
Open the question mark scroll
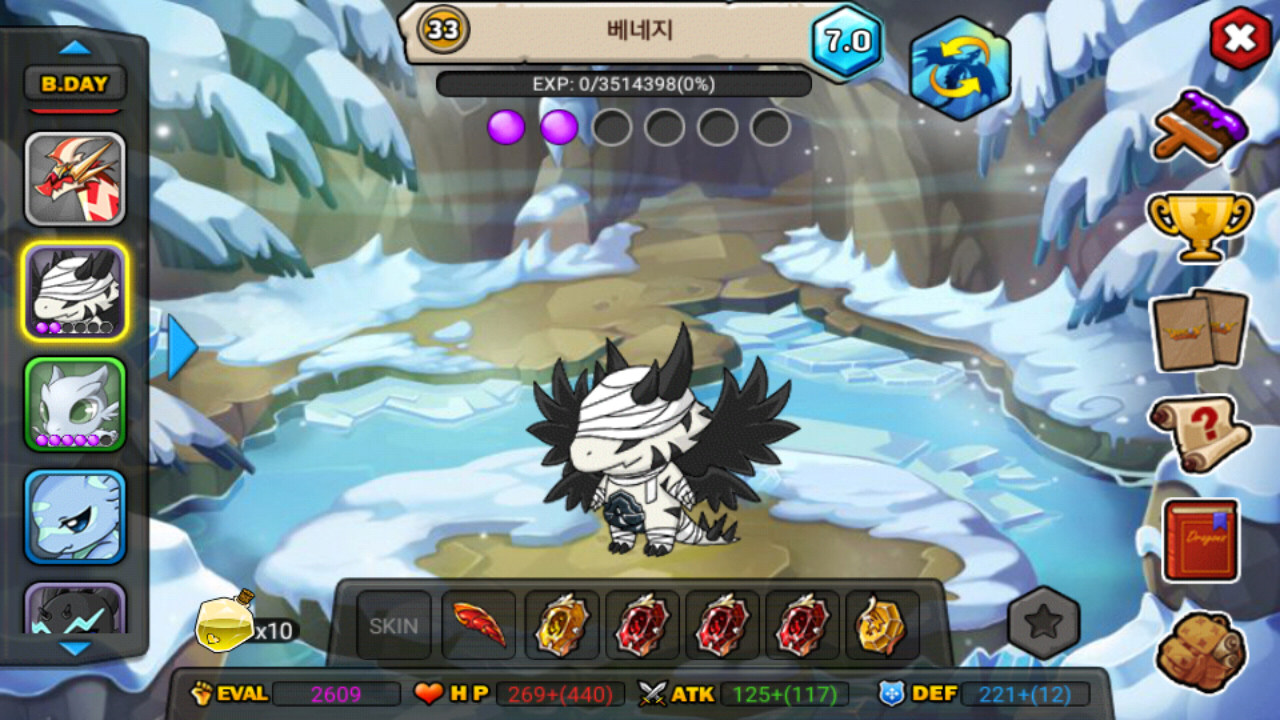(x=1200, y=433)
